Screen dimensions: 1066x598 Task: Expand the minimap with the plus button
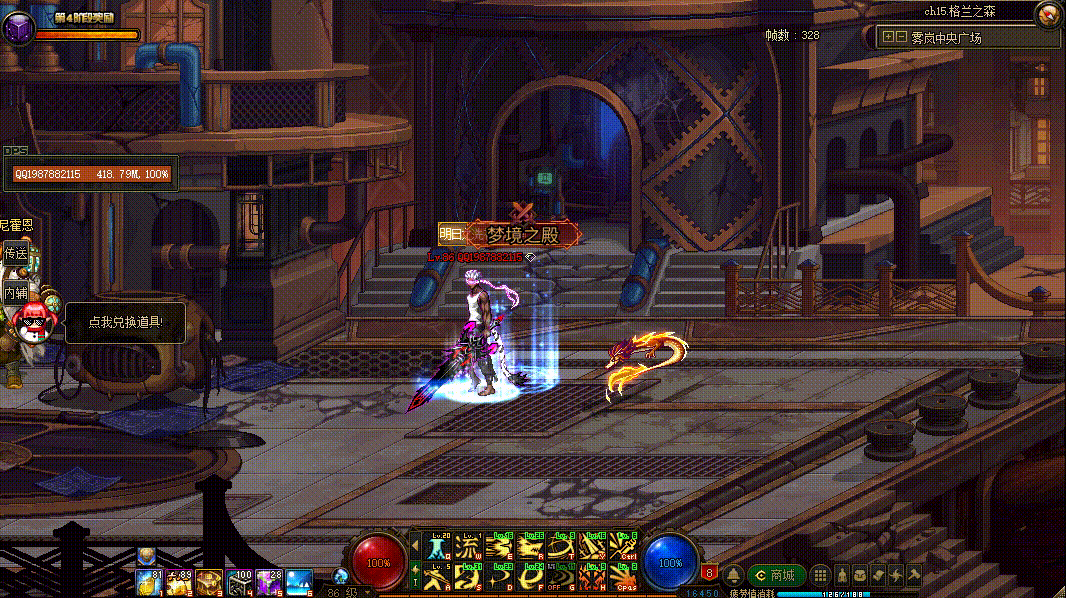click(x=888, y=37)
